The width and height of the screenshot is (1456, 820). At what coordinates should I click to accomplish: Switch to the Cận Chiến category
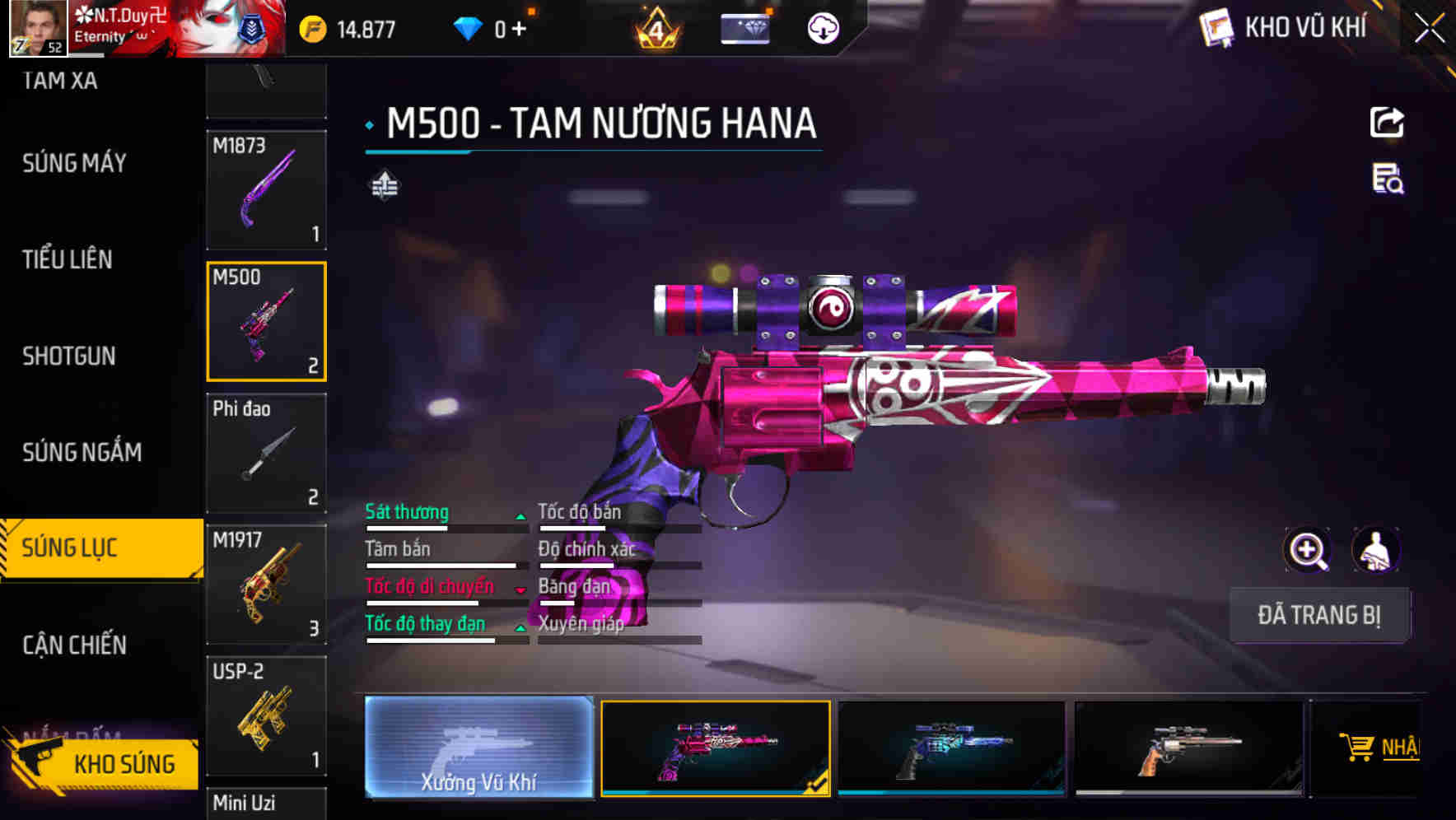pos(74,645)
